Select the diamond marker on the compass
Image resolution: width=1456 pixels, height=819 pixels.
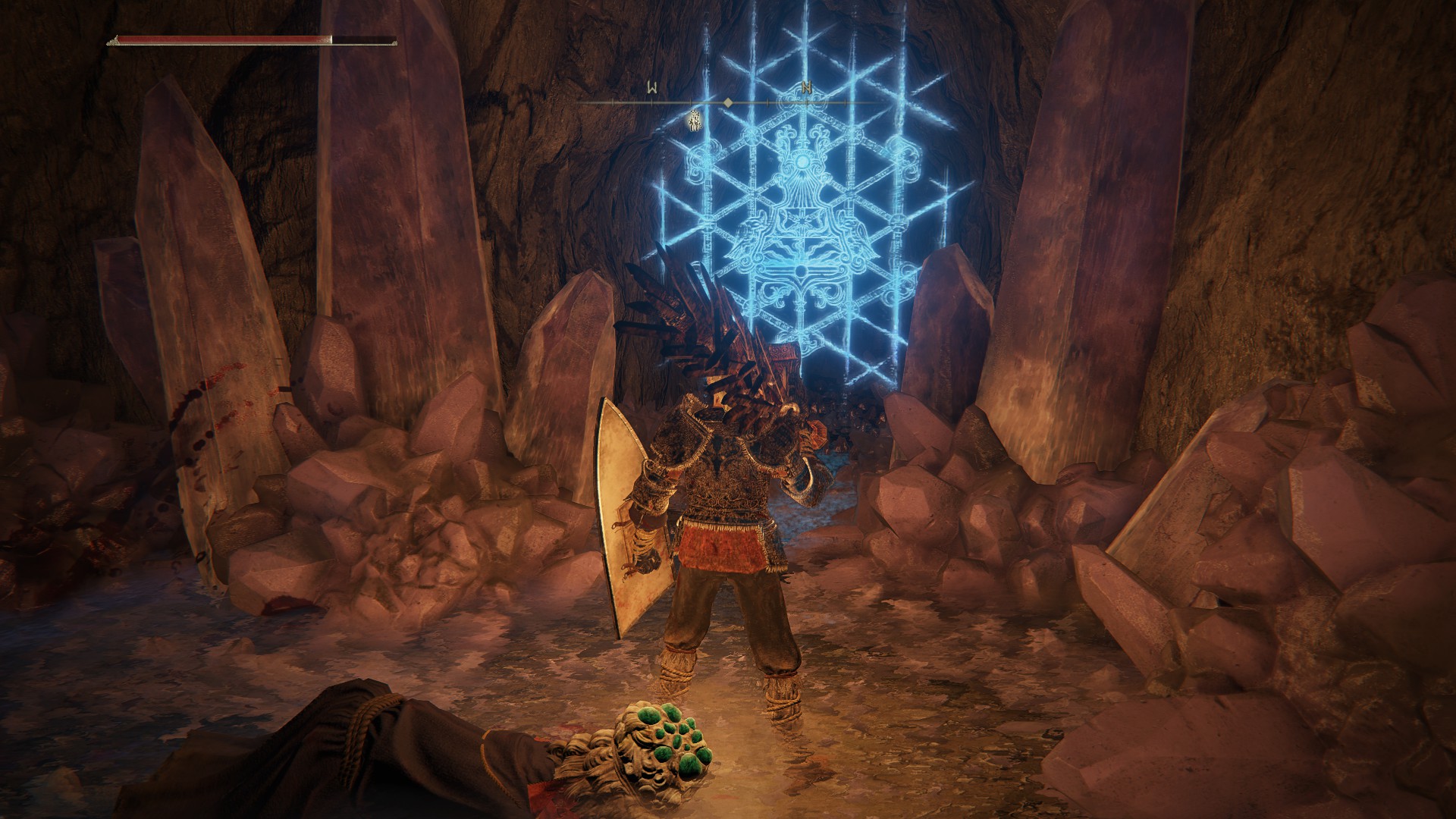point(728,102)
